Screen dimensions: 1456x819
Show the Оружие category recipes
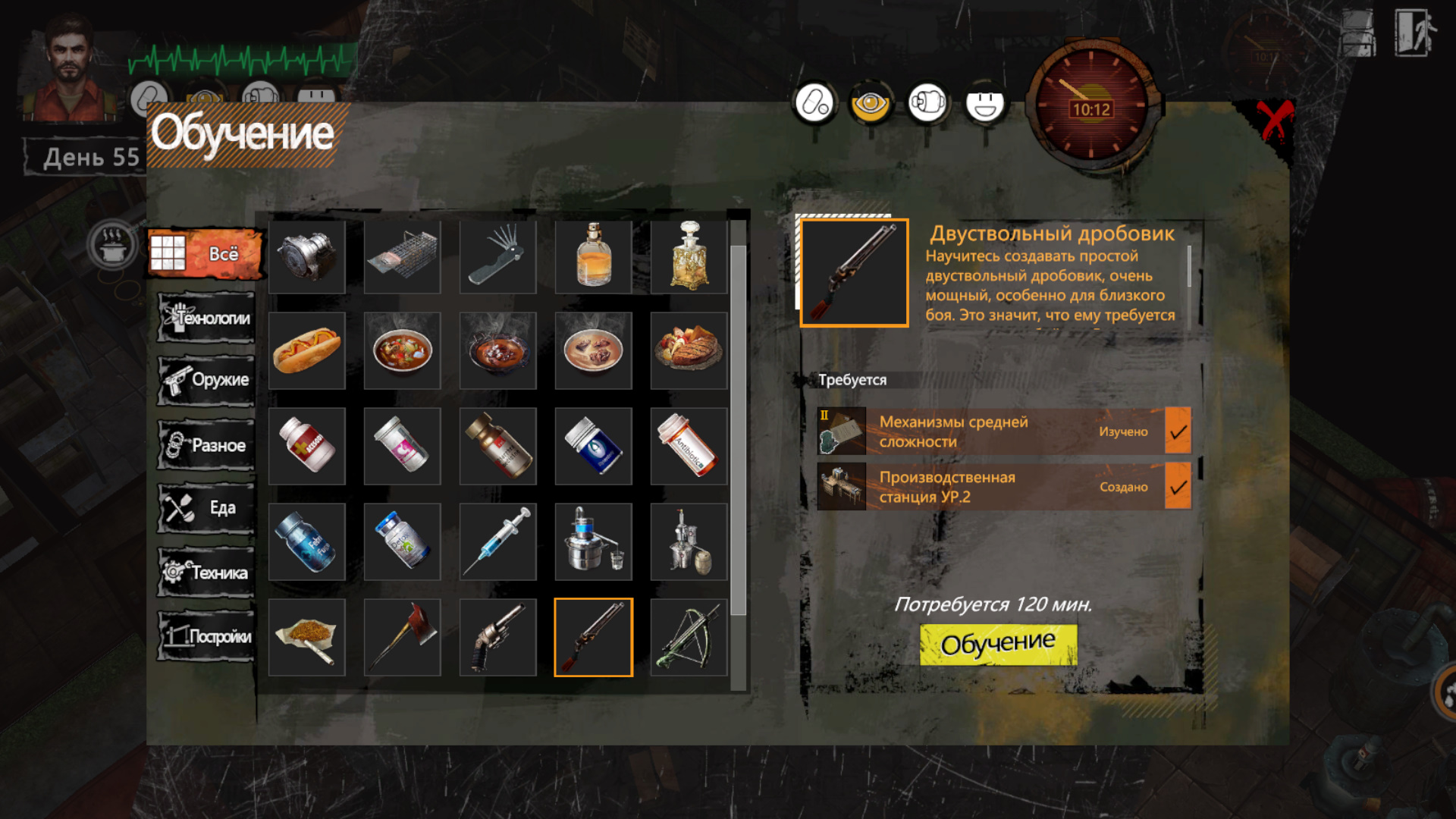click(x=206, y=380)
